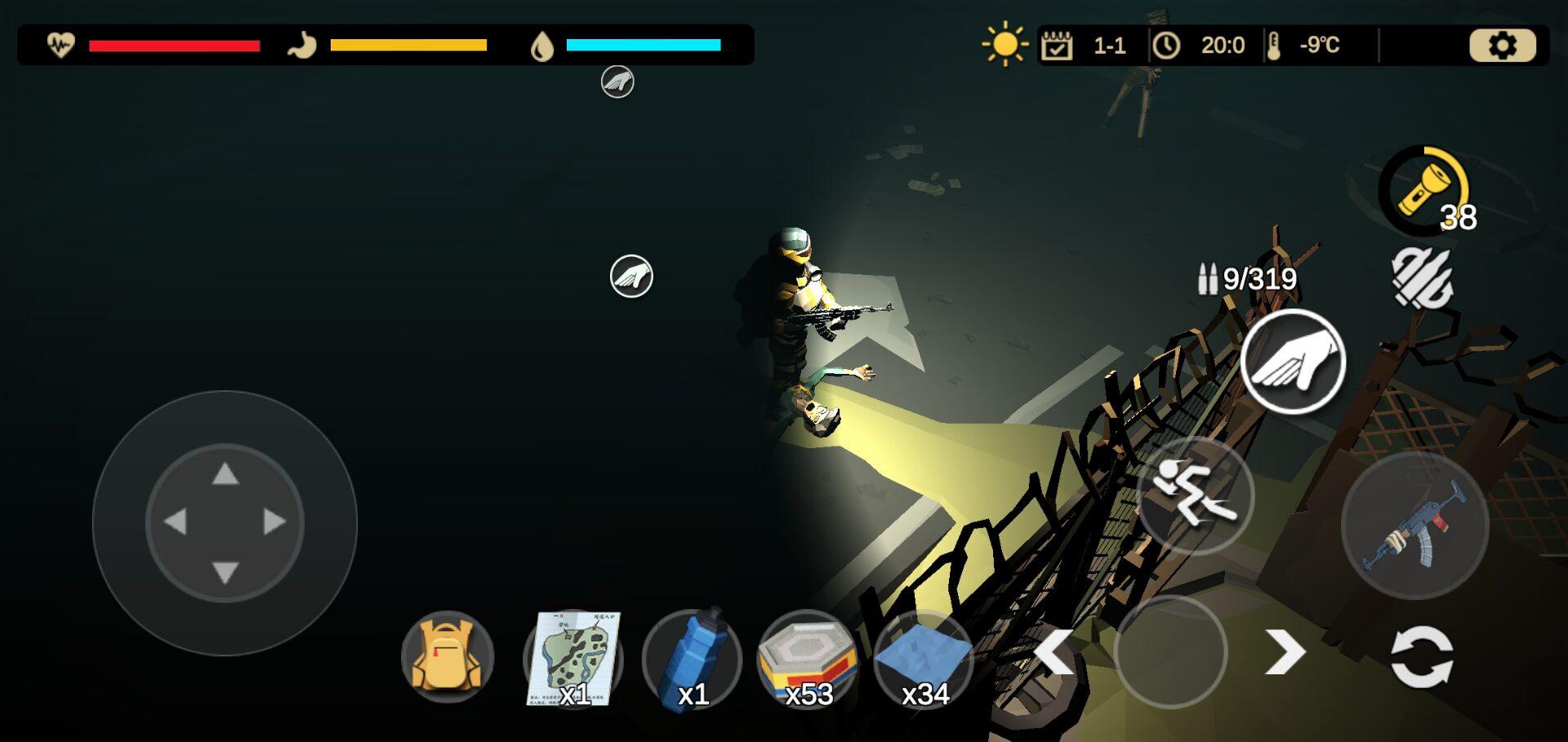Use the blue water bottle
Screen dimensions: 1568x742
[692, 658]
